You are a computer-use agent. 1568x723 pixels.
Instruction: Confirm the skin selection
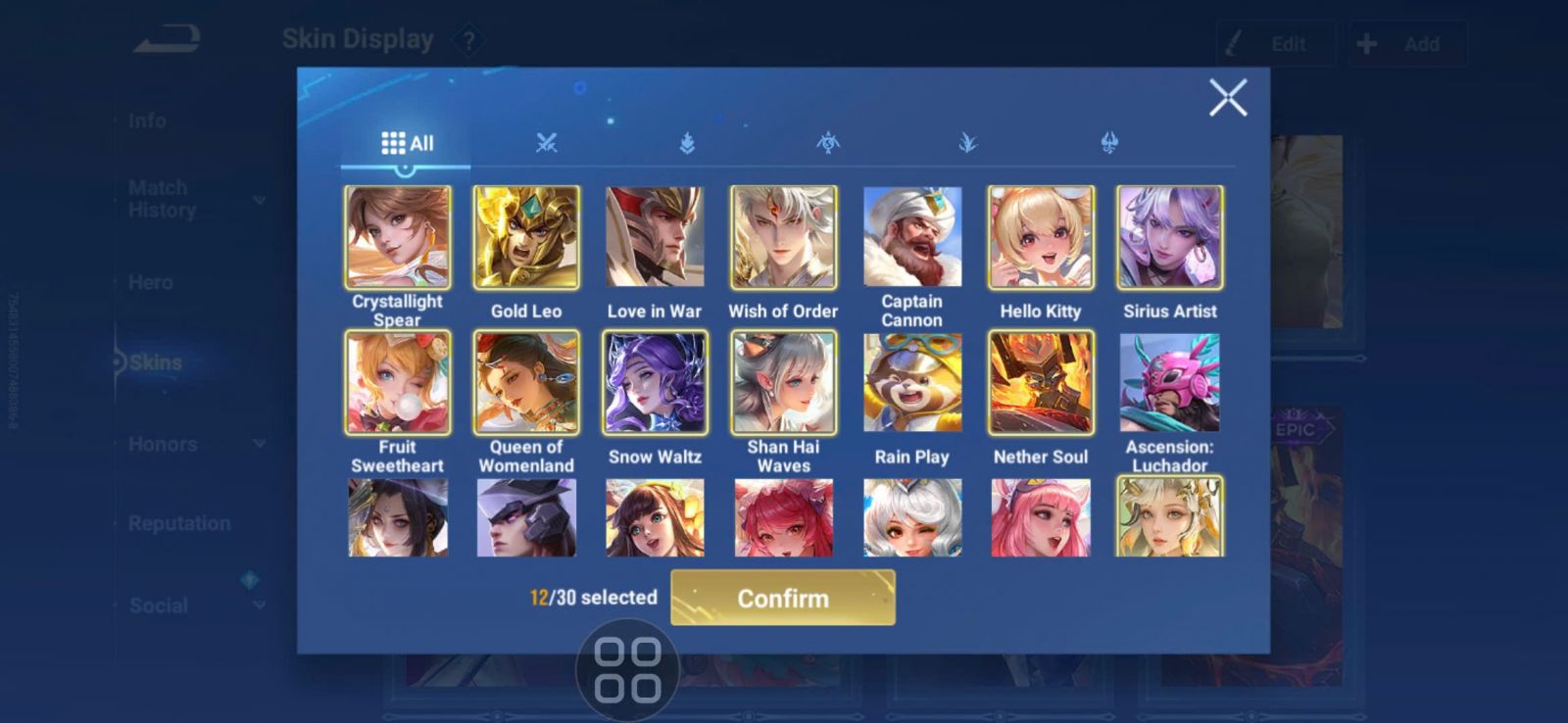(782, 598)
